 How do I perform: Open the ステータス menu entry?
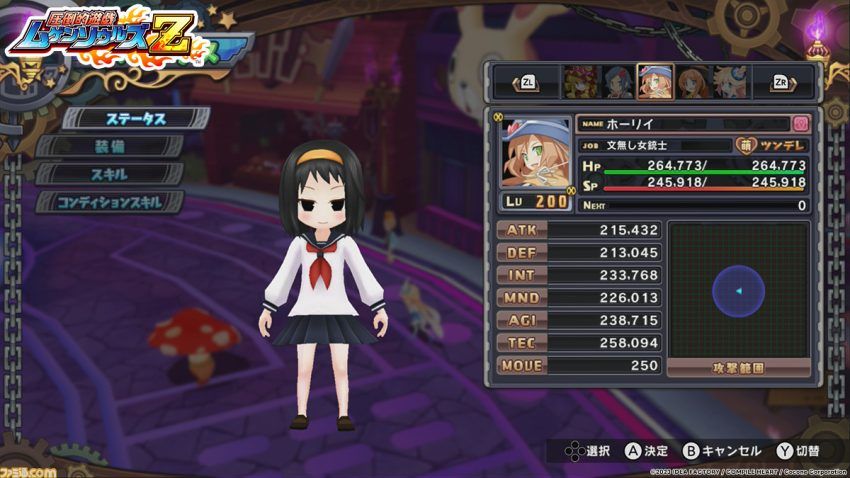tap(136, 118)
